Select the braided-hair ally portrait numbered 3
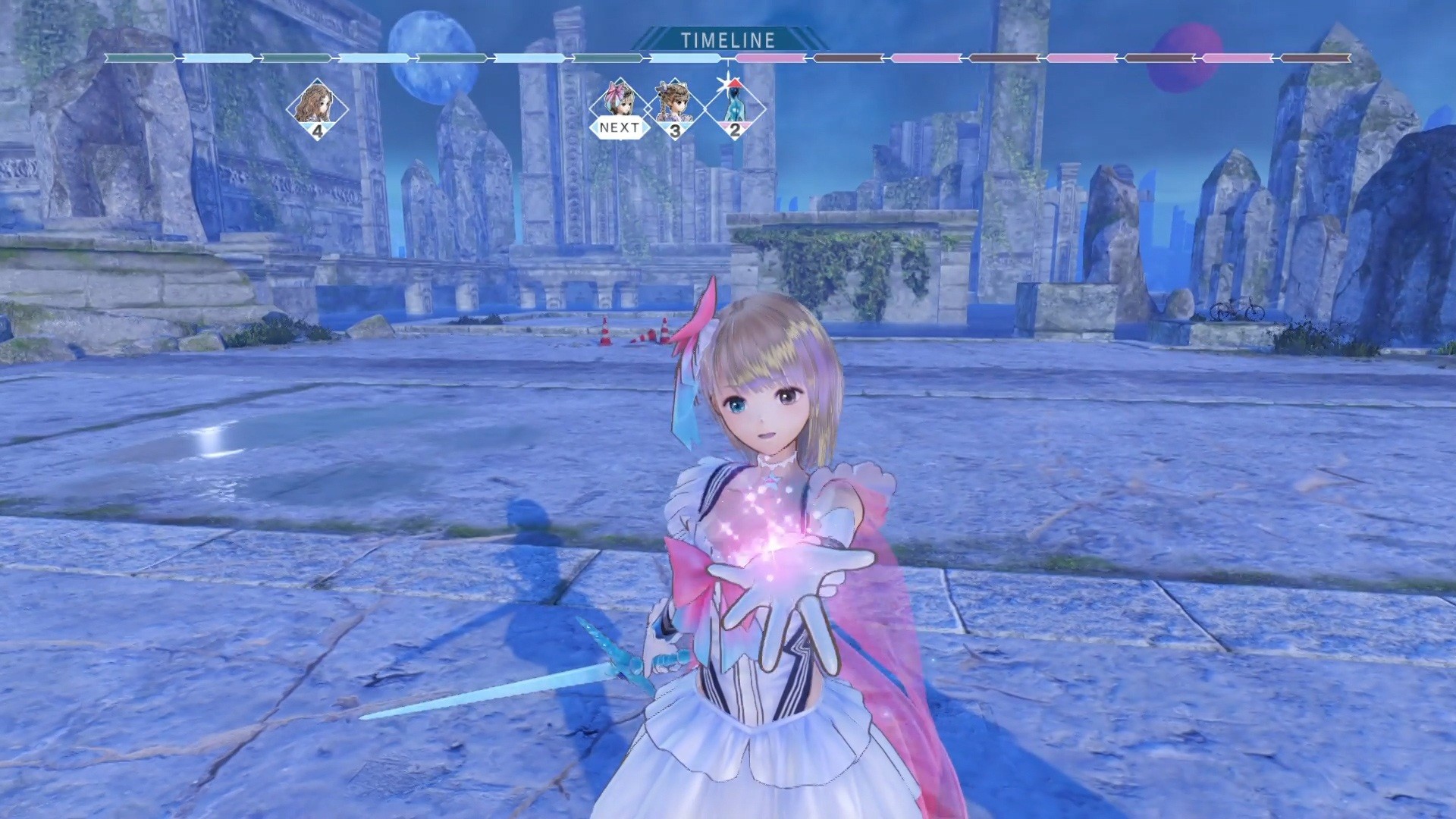 pyautogui.click(x=675, y=105)
